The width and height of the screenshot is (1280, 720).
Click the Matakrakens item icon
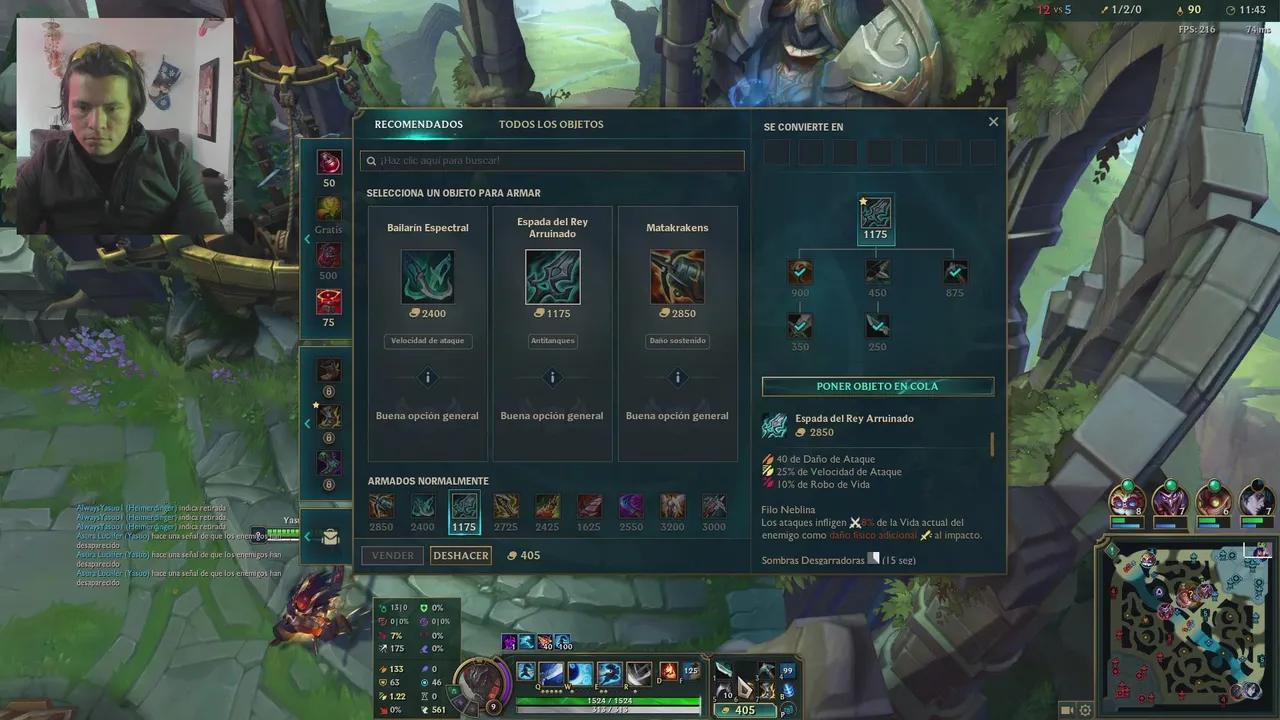tap(677, 276)
